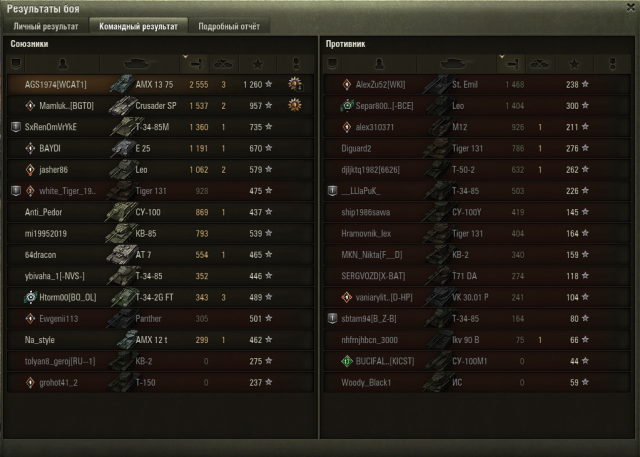Select ally 64dracon with AT 7
The height and width of the screenshot is (457, 640).
pyautogui.click(x=160, y=254)
